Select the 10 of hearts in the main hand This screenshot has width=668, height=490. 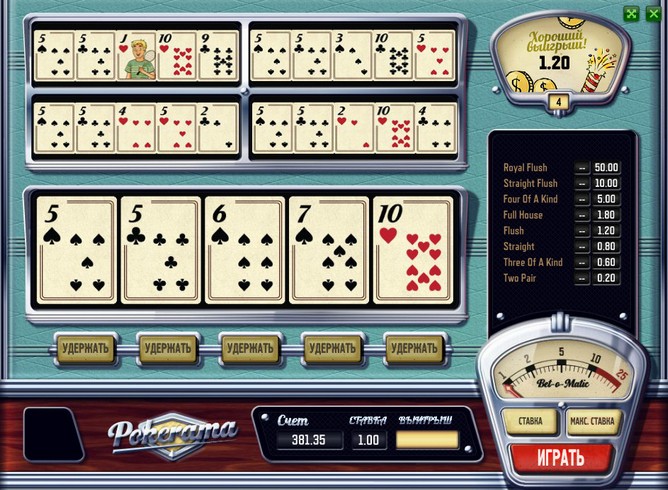412,250
